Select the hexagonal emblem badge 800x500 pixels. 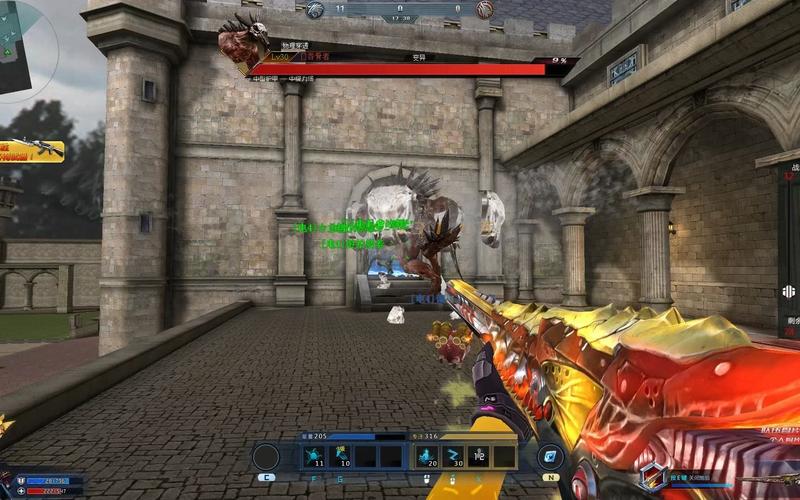coord(651,477)
